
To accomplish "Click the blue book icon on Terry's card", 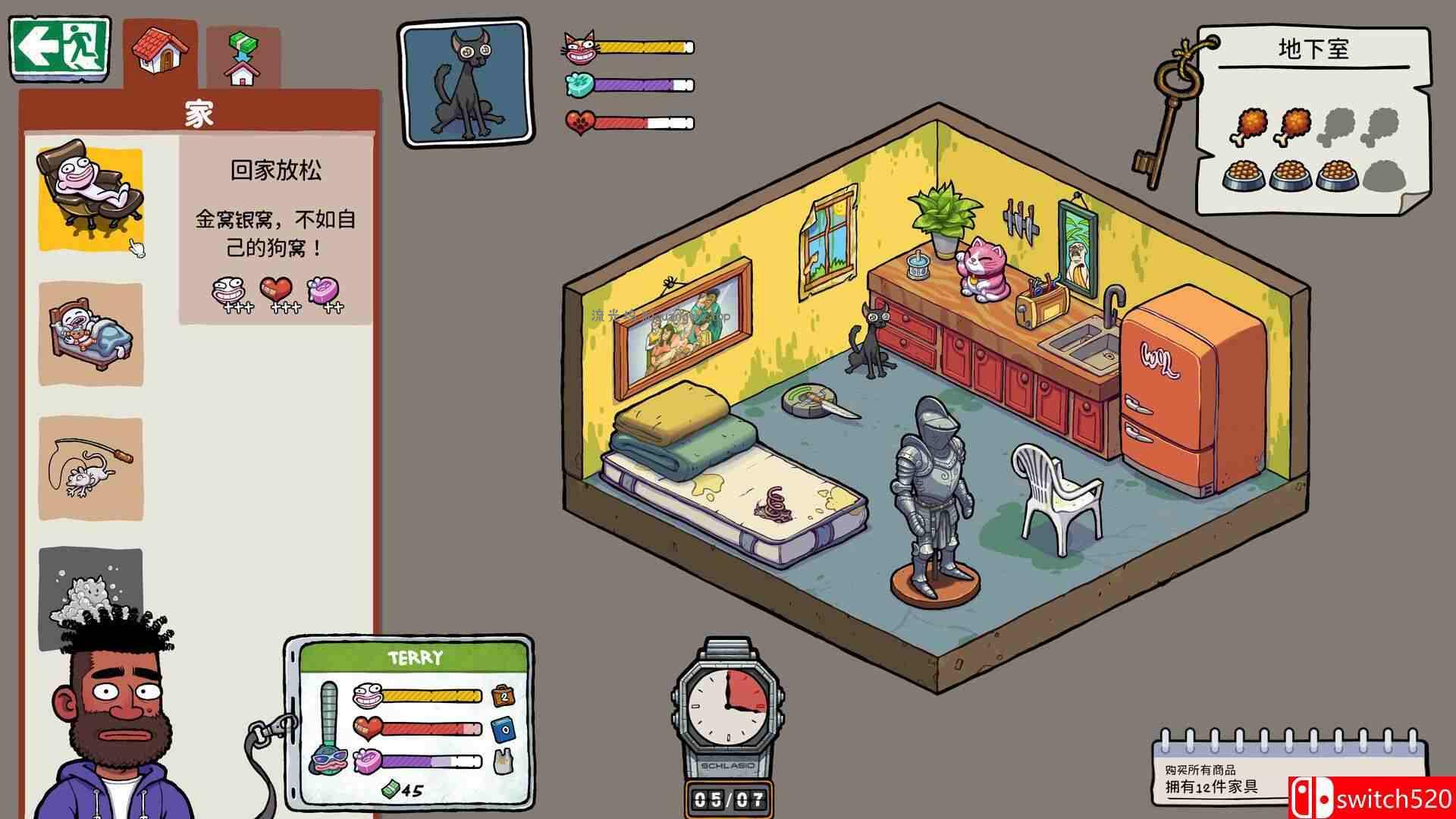I will (502, 730).
